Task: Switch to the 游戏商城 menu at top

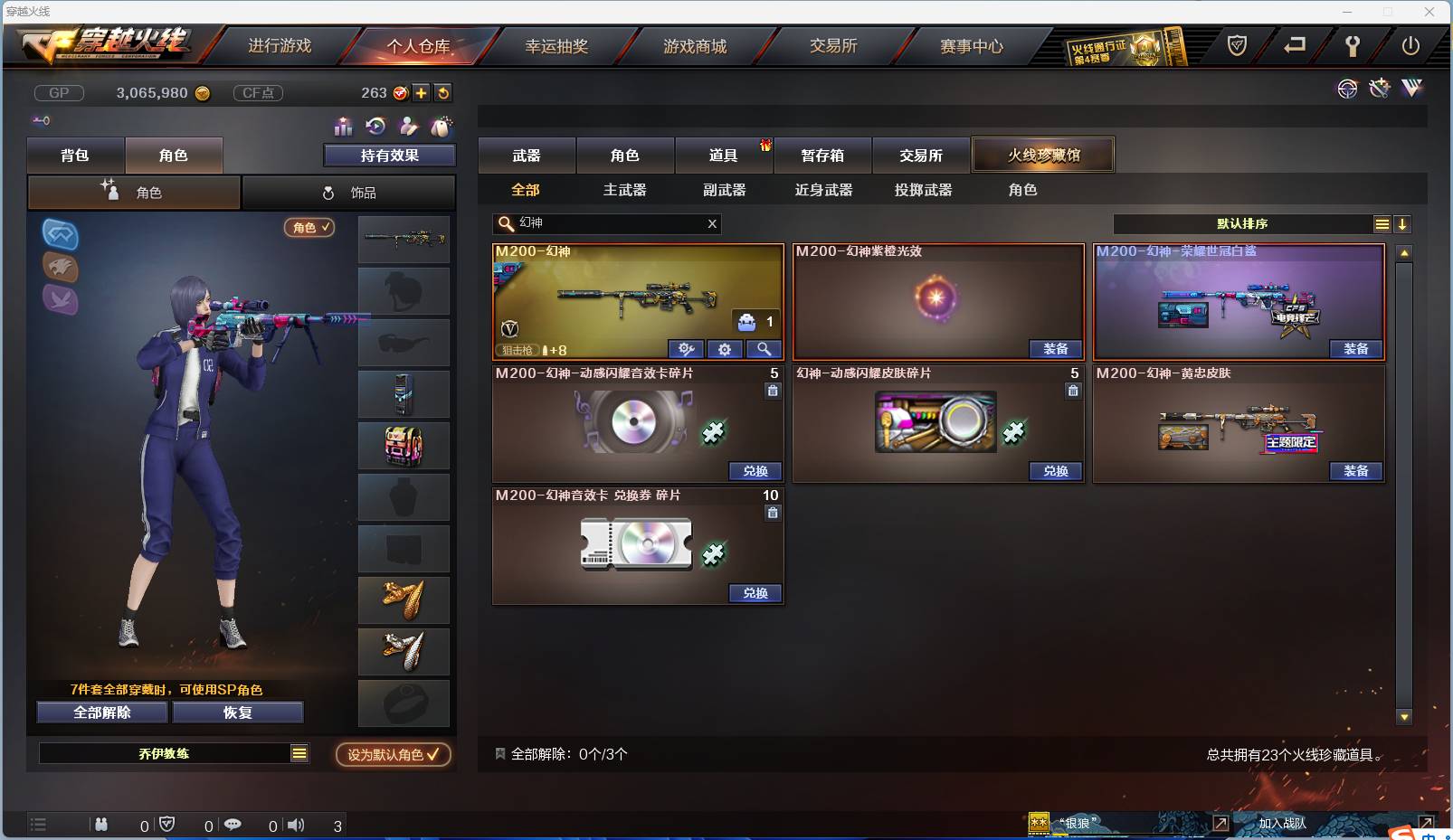Action: pyautogui.click(x=697, y=45)
